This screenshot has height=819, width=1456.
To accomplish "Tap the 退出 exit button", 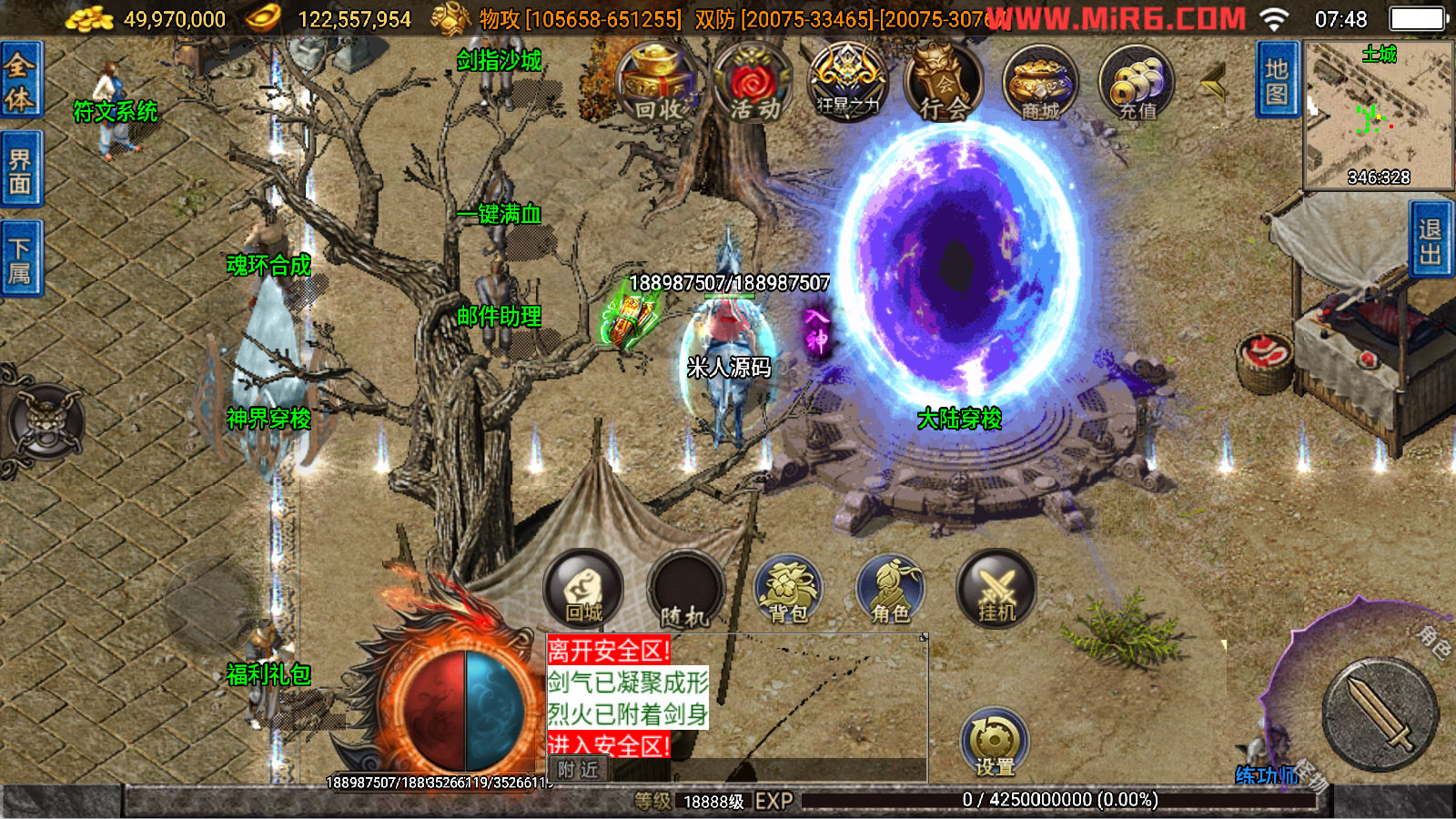I will point(1430,240).
